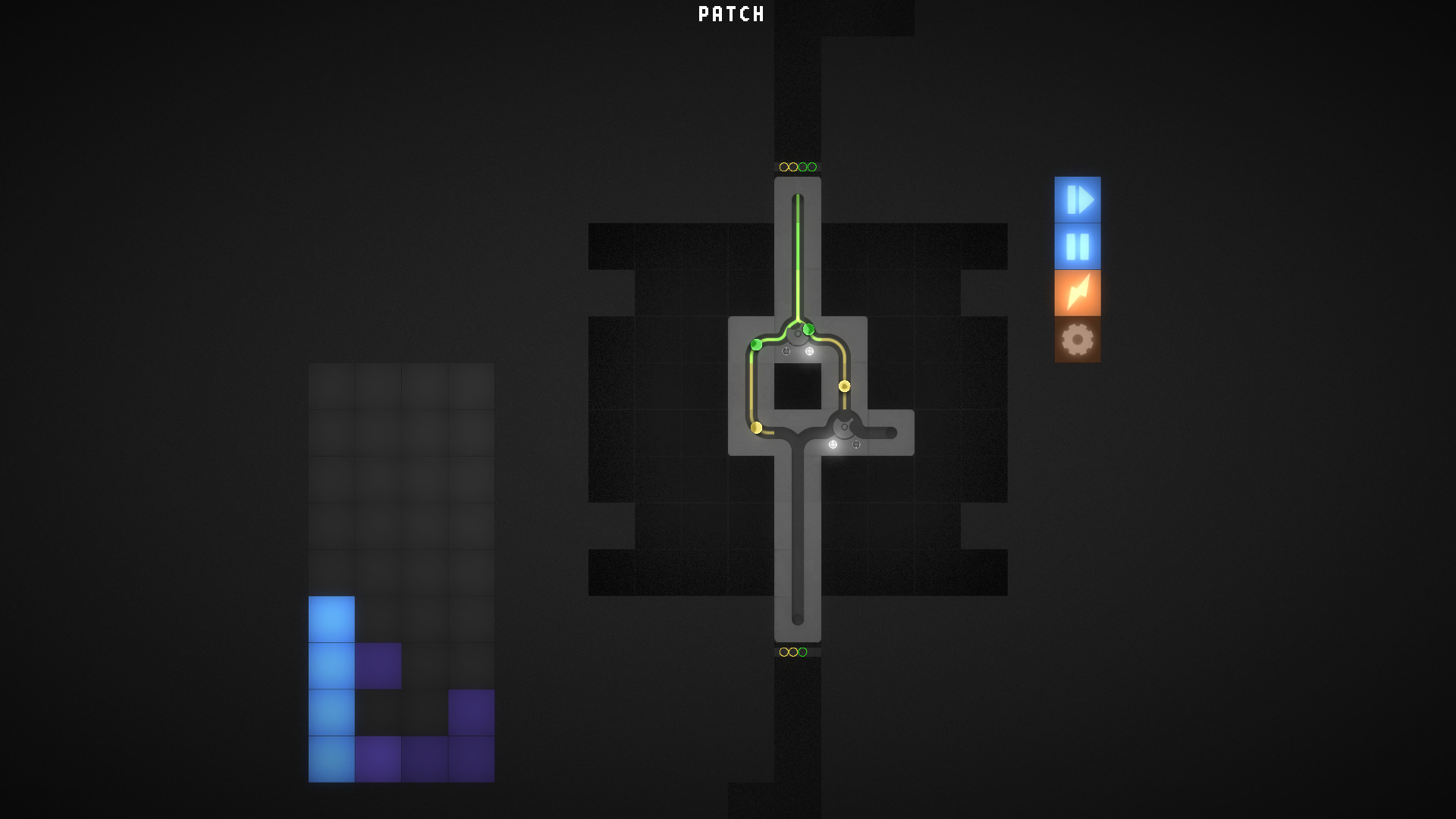Click the PATCH title text
The image size is (1456, 819).
click(730, 13)
